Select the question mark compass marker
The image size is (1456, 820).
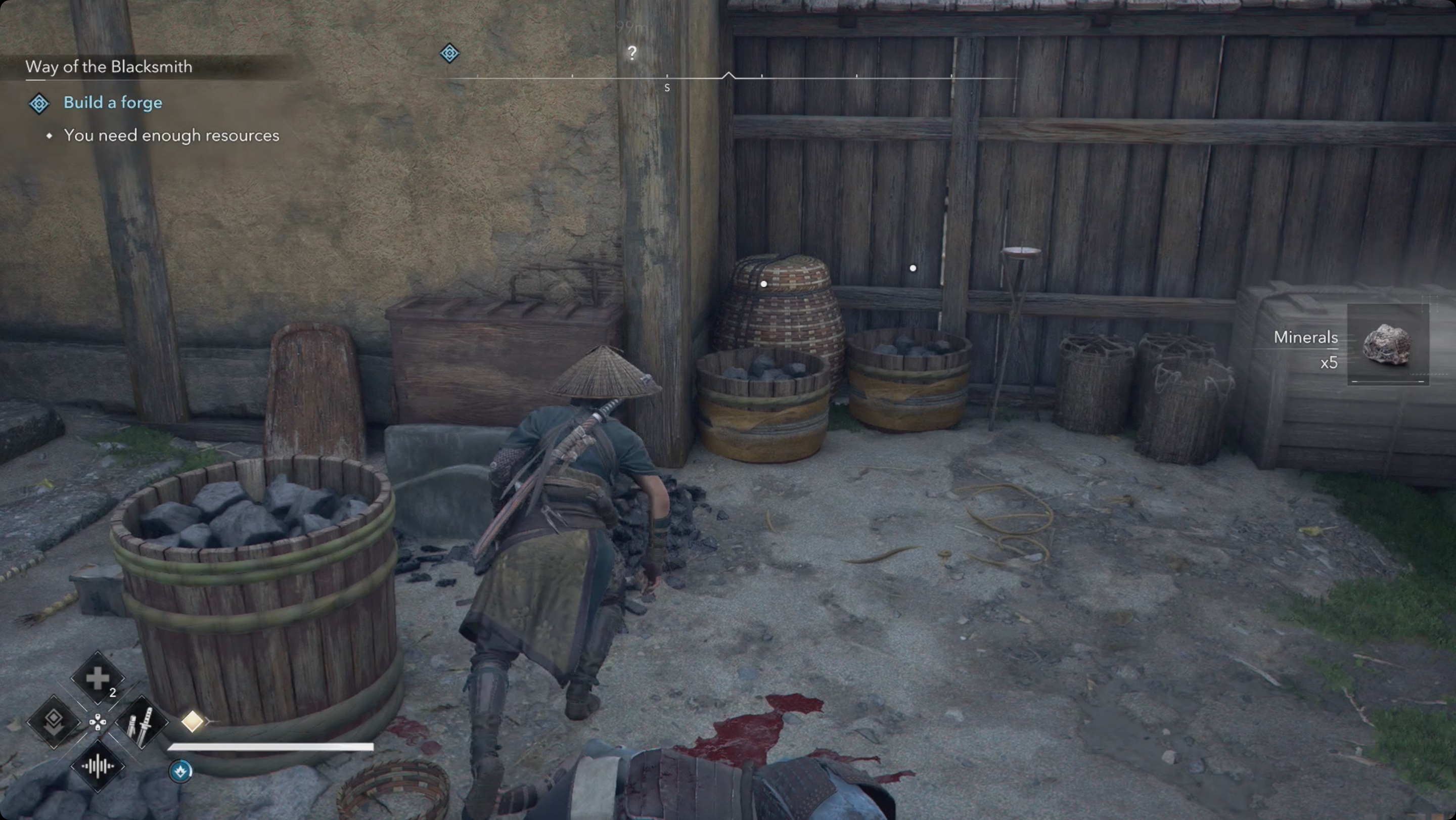[632, 53]
